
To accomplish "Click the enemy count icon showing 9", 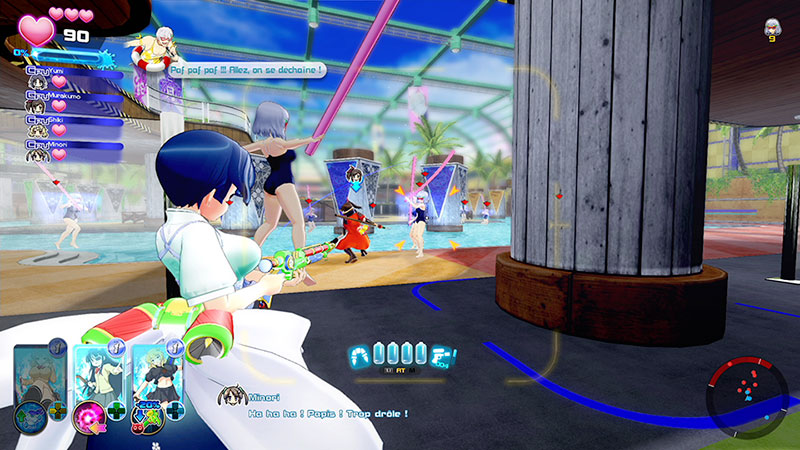I will tap(771, 29).
